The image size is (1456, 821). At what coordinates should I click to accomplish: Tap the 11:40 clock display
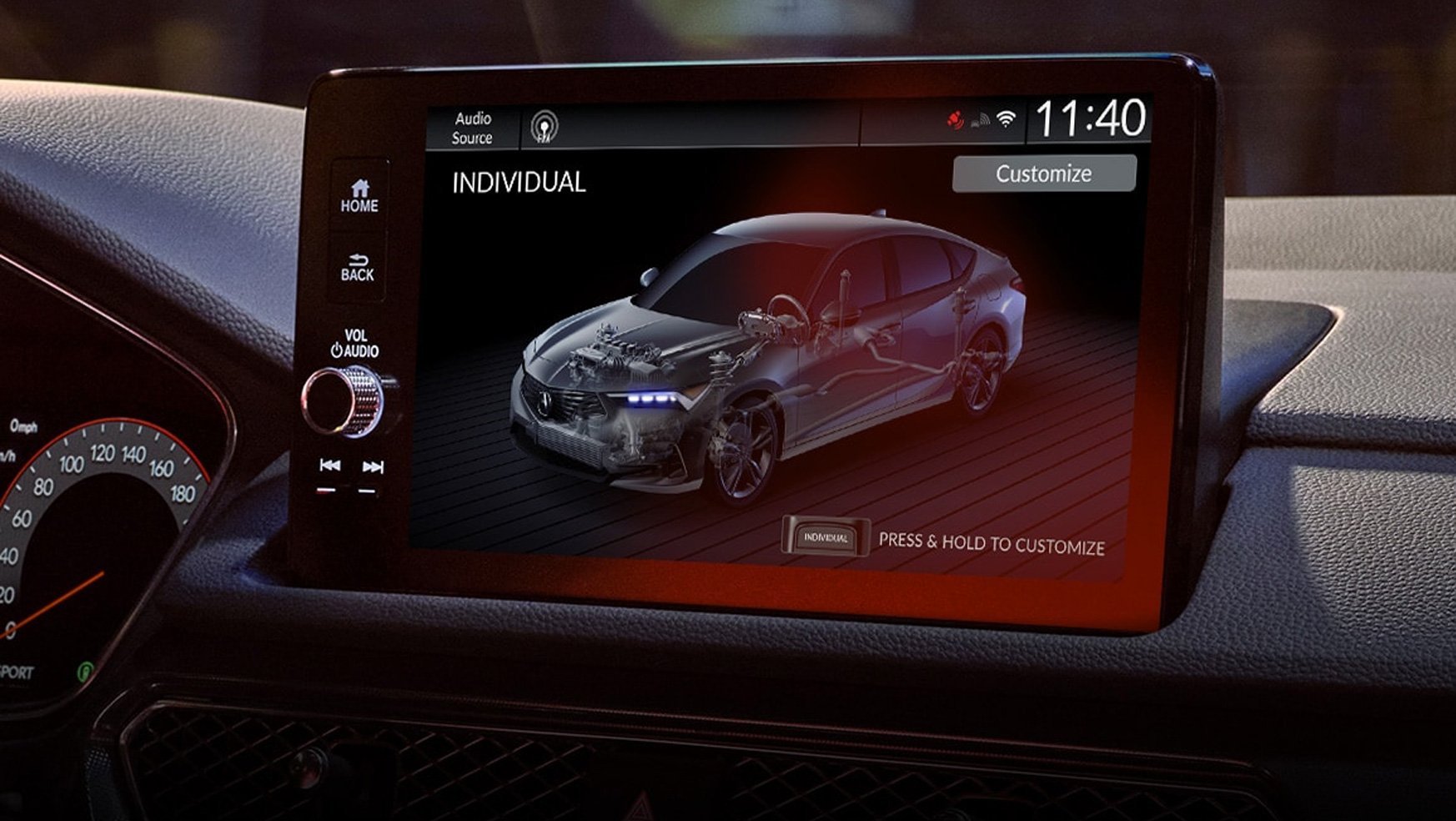tap(1090, 118)
